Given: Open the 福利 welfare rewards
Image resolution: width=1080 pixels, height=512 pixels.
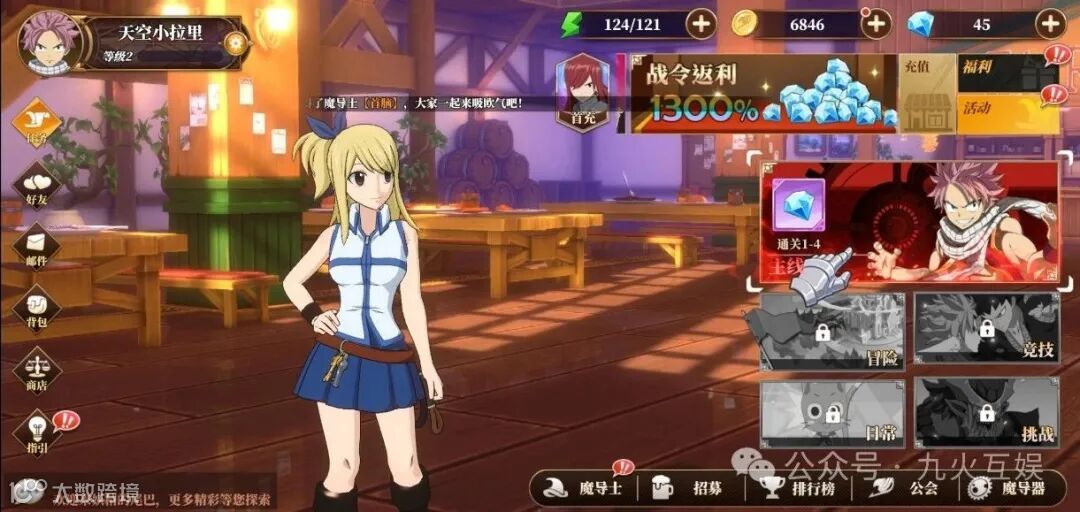Looking at the screenshot, I should (1003, 73).
